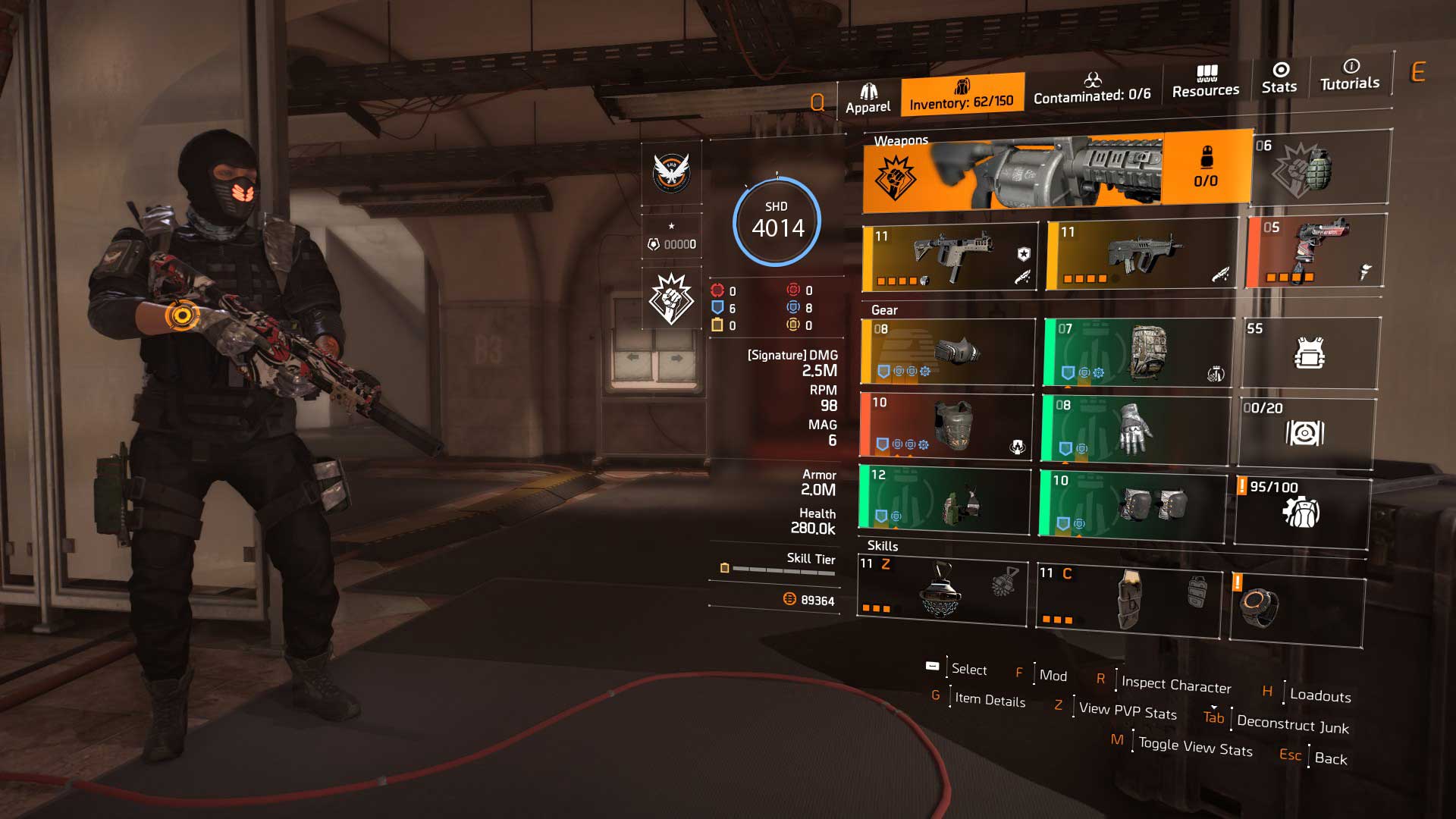Select the sidearm pistol slot
The image size is (1456, 819).
click(x=1316, y=251)
